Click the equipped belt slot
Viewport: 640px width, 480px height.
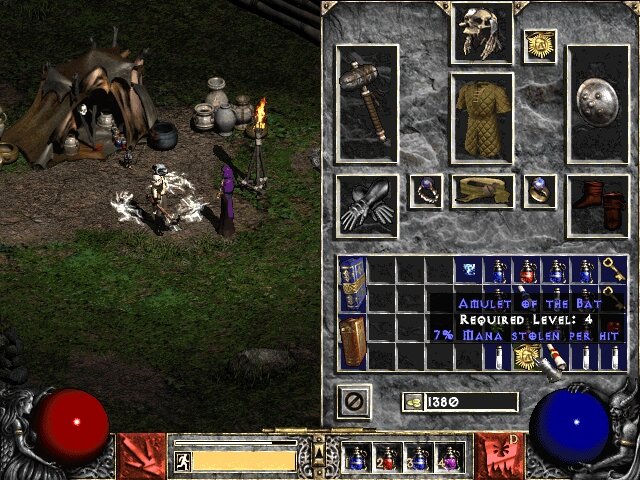[482, 191]
